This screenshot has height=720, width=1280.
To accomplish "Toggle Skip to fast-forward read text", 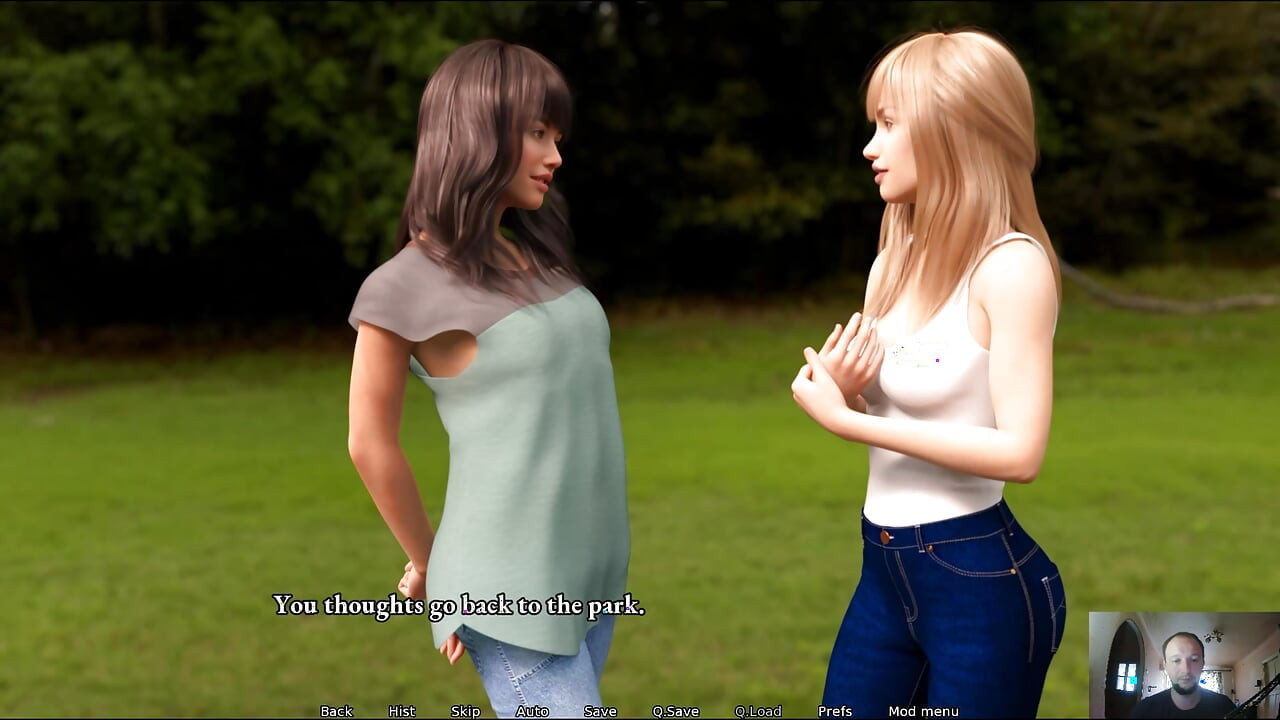I will [464, 711].
